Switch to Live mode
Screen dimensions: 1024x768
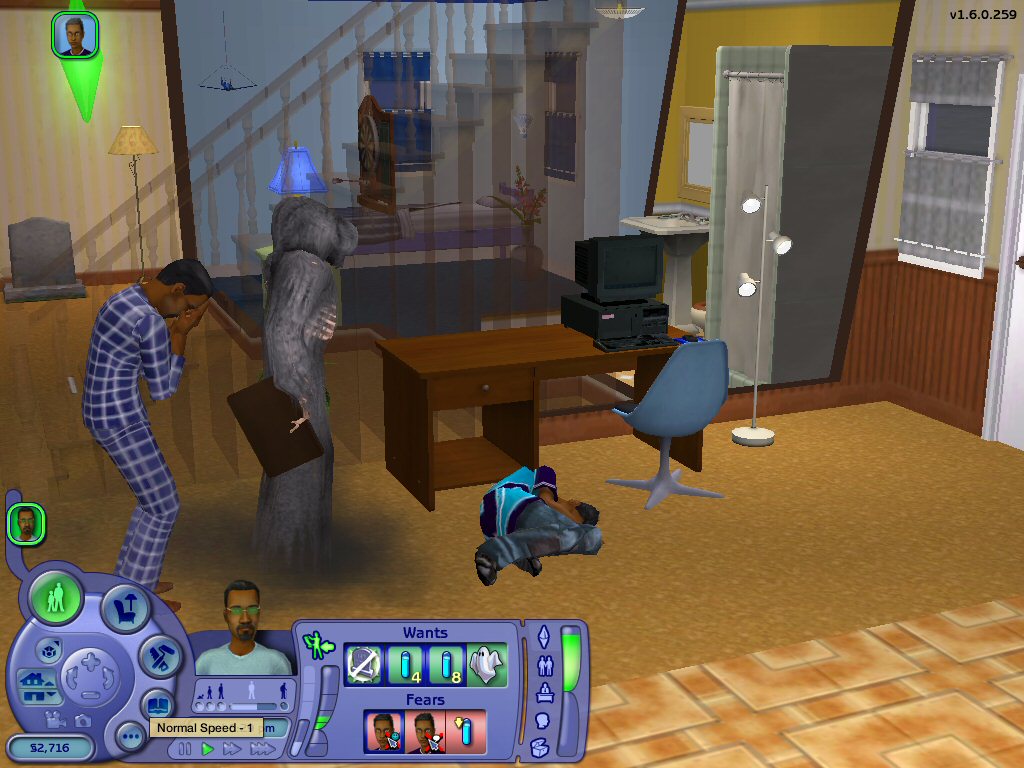(56, 598)
